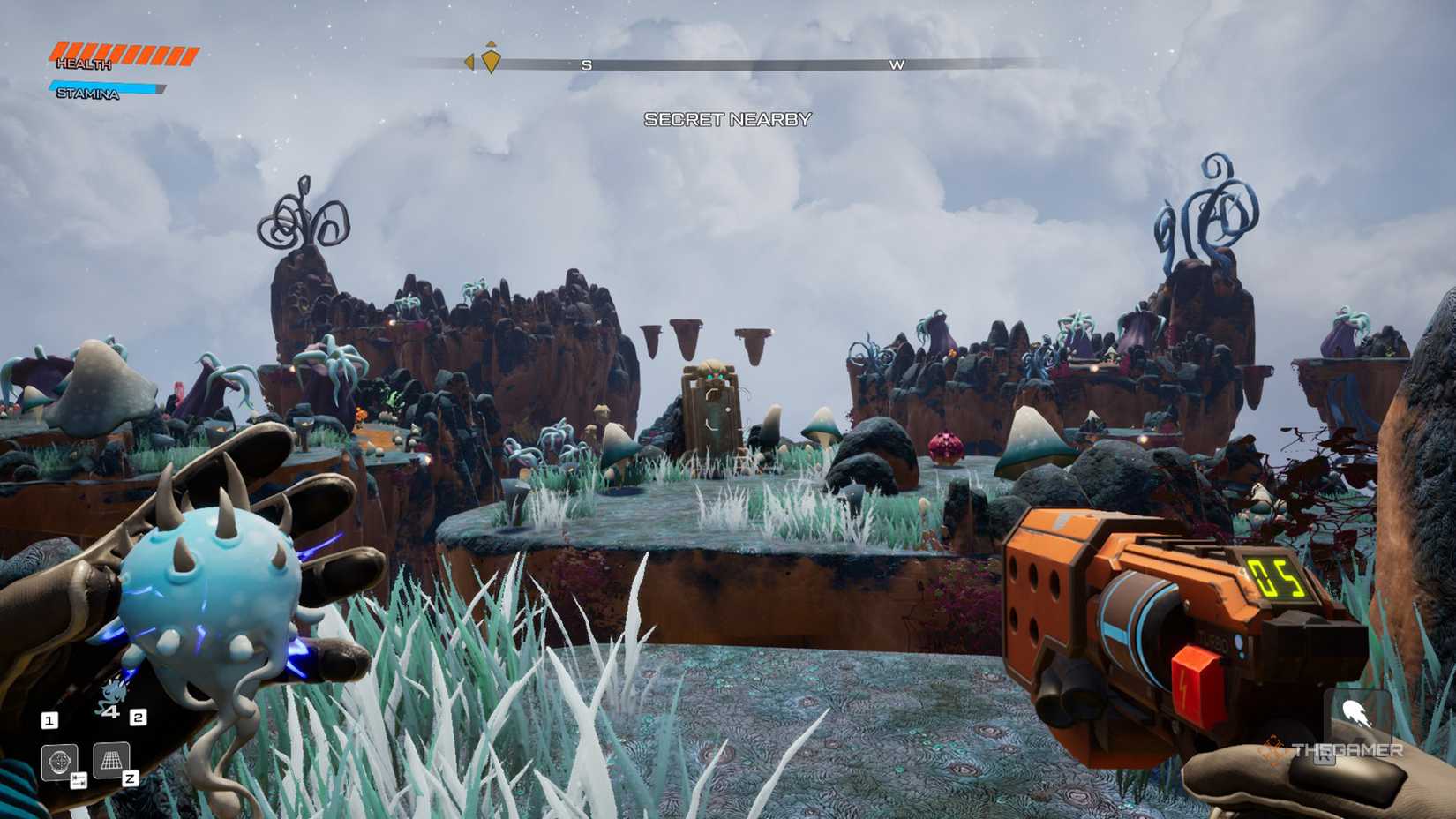This screenshot has height=819, width=1456.
Task: Toggle weapon slot 2 keybind box
Action: click(139, 718)
